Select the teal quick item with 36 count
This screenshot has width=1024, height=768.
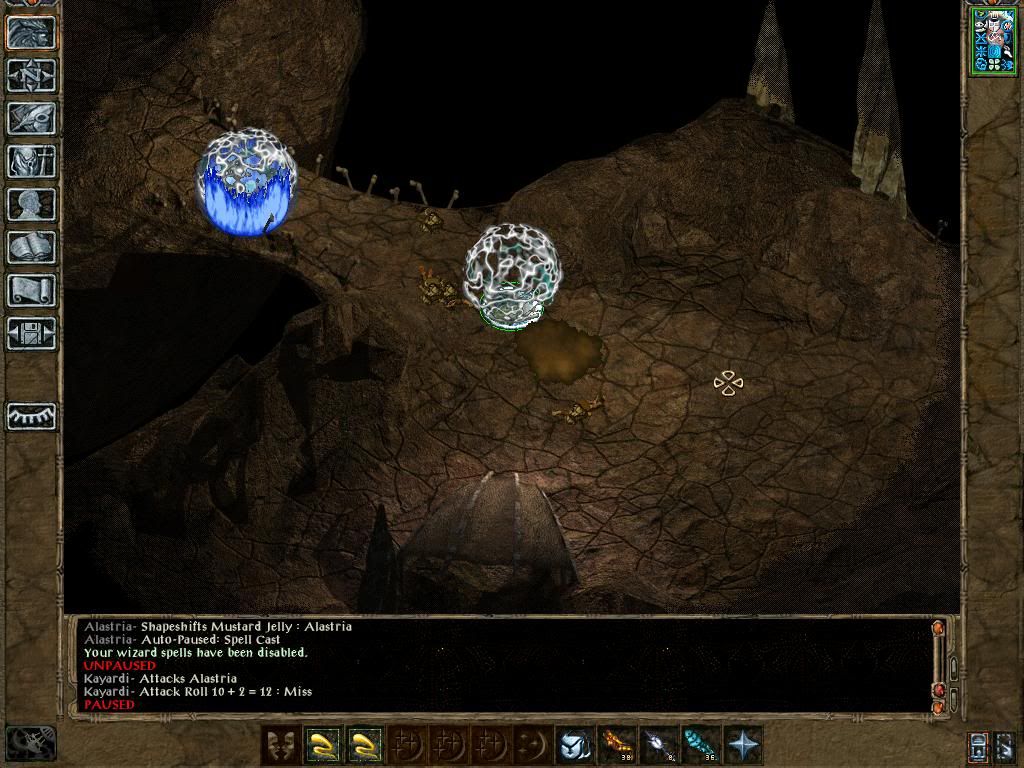[698, 745]
